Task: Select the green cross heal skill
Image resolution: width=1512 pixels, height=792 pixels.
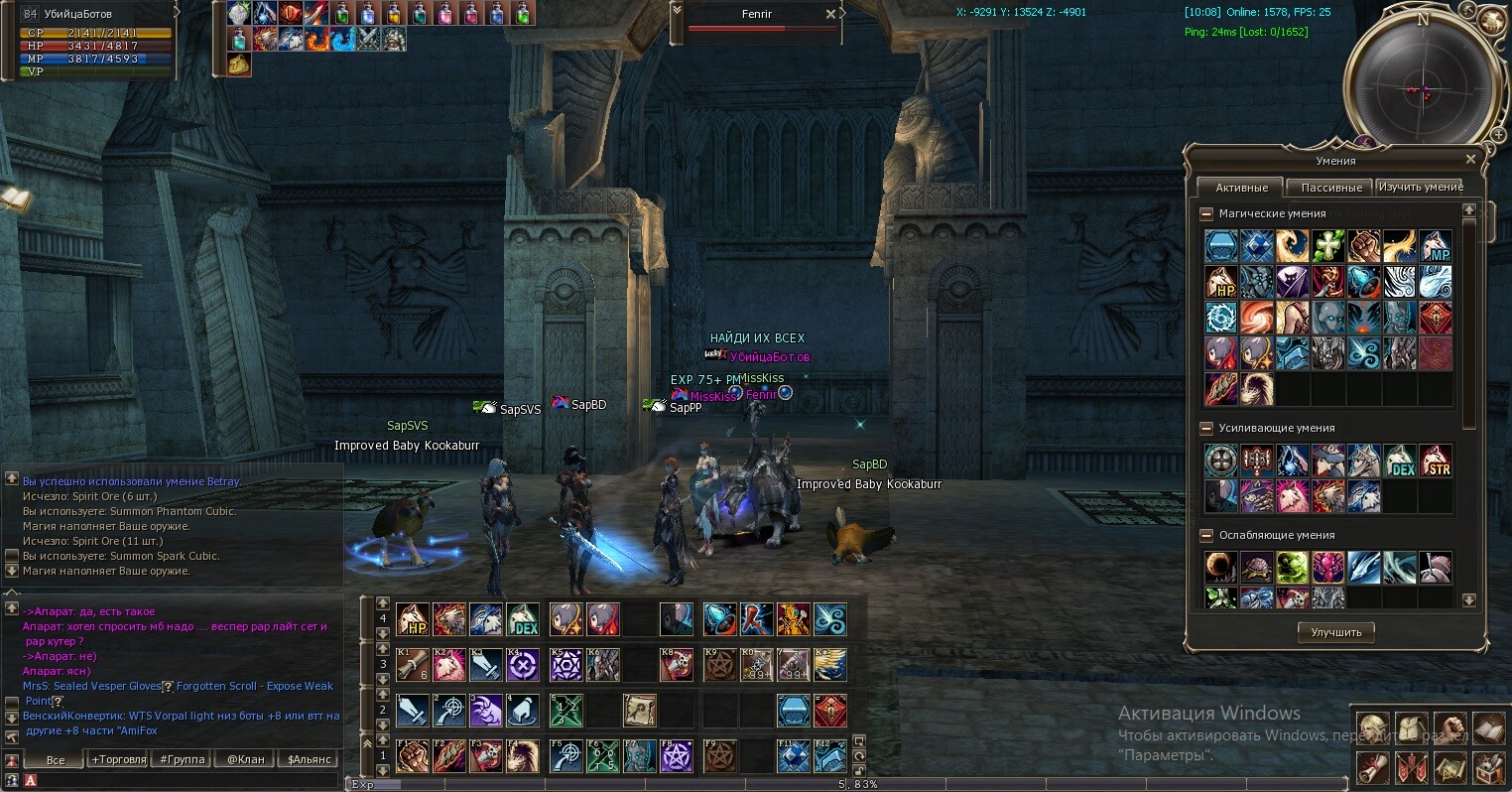Action: (1327, 246)
